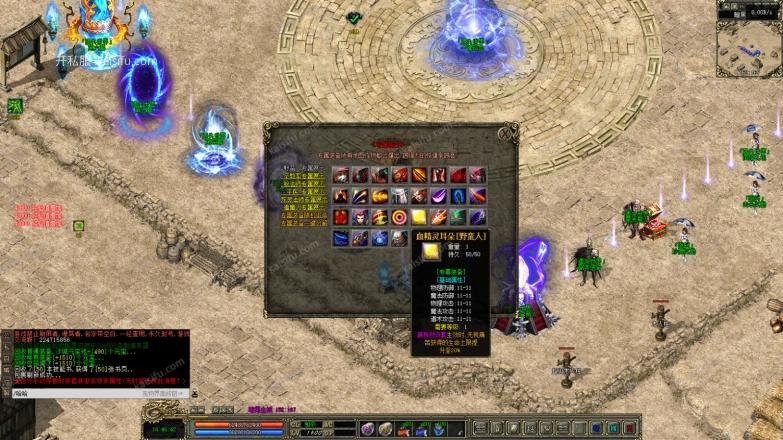Select the yellow glowing square item
Screen dimensions: 783x440
tap(418, 217)
